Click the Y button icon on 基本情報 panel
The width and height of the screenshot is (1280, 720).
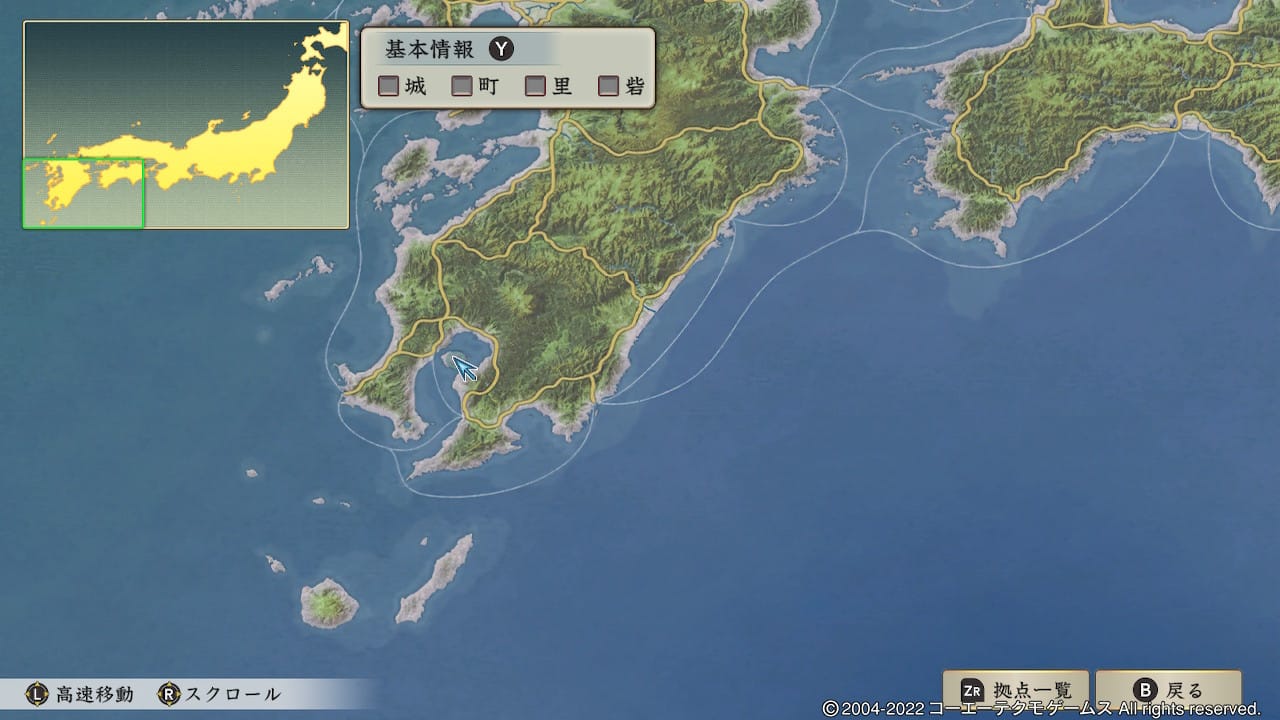click(x=501, y=48)
